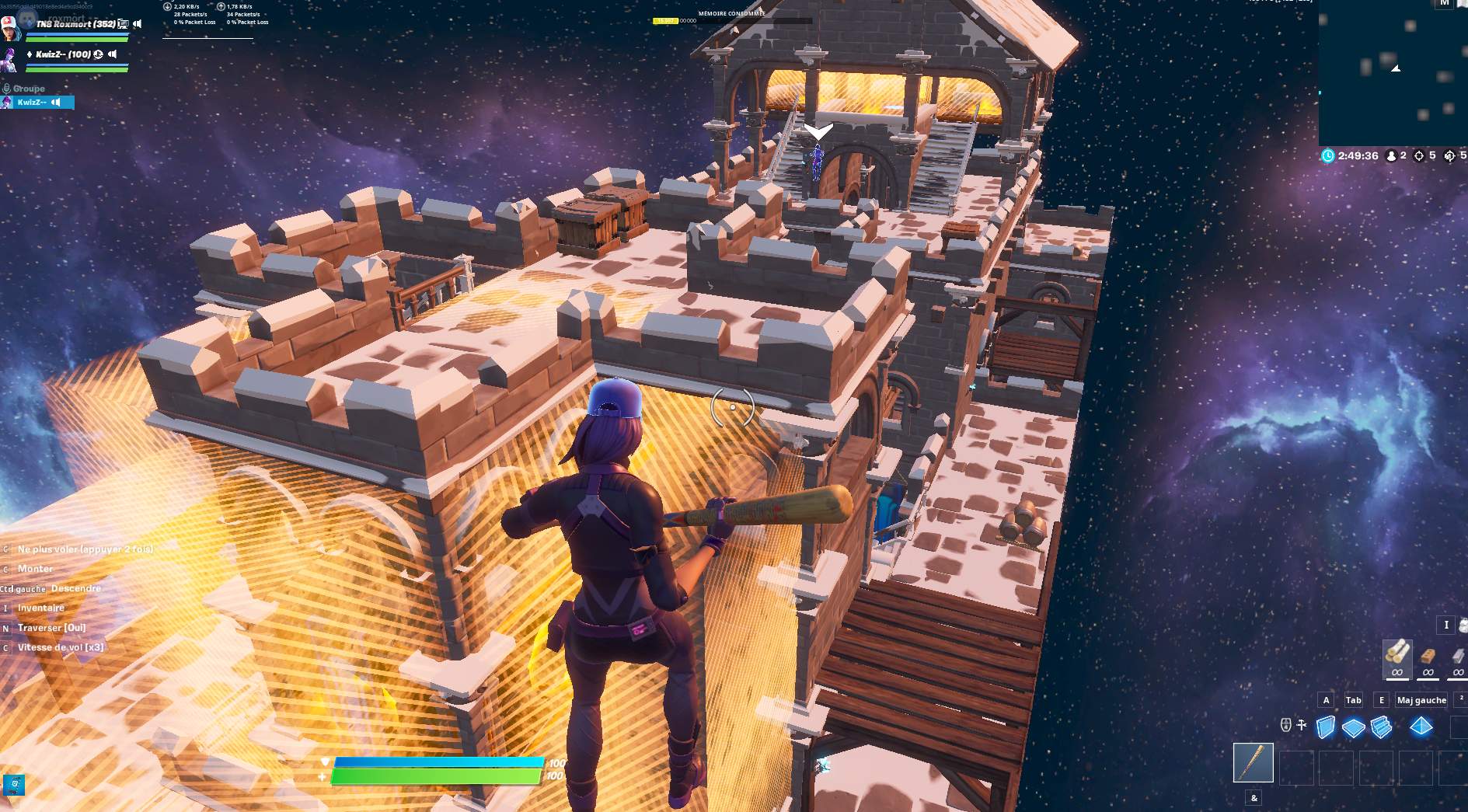
Task: Select the floor building piece
Action: (x=1353, y=728)
